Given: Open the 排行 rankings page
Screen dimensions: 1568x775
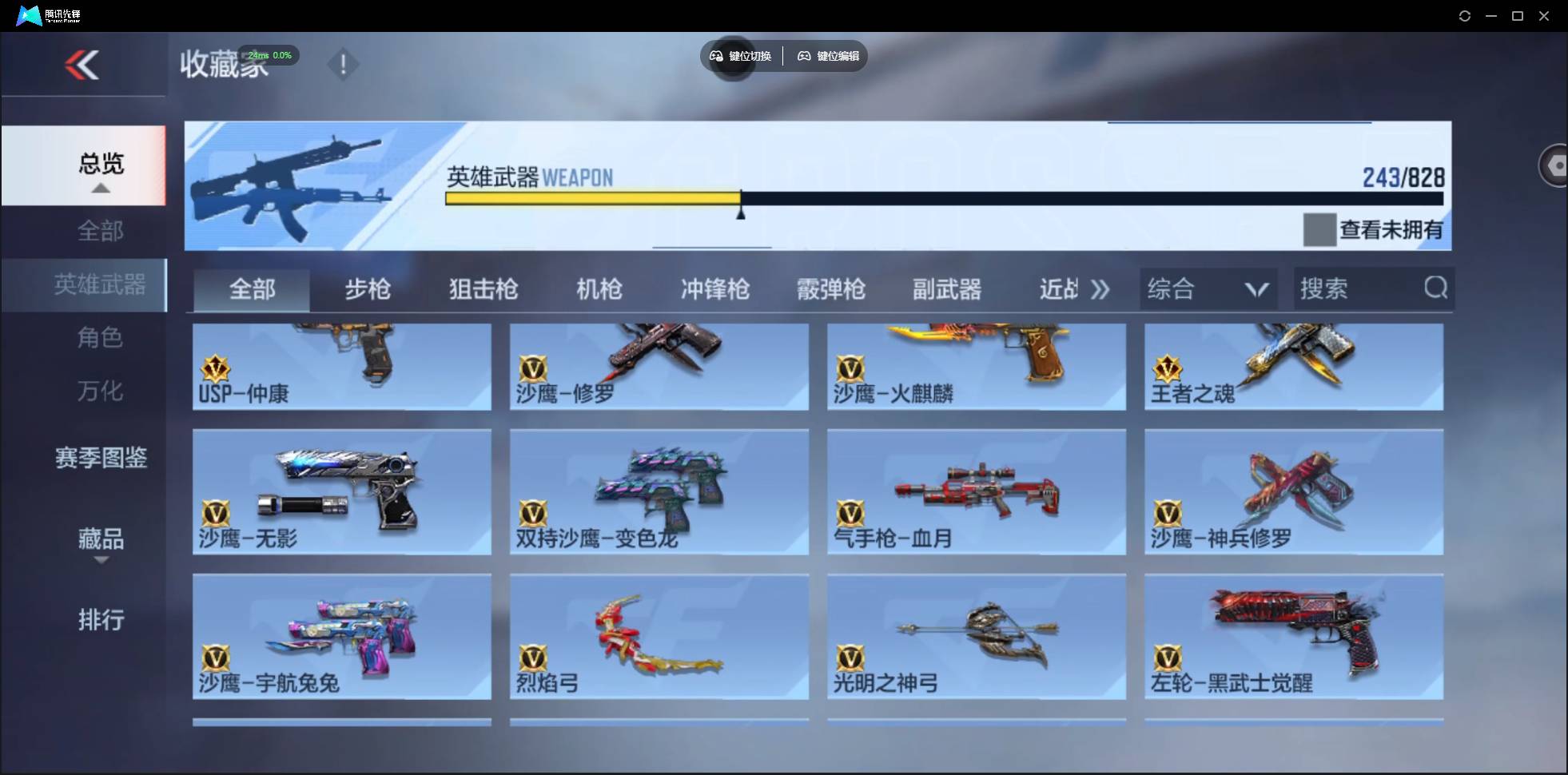Looking at the screenshot, I should 101,620.
